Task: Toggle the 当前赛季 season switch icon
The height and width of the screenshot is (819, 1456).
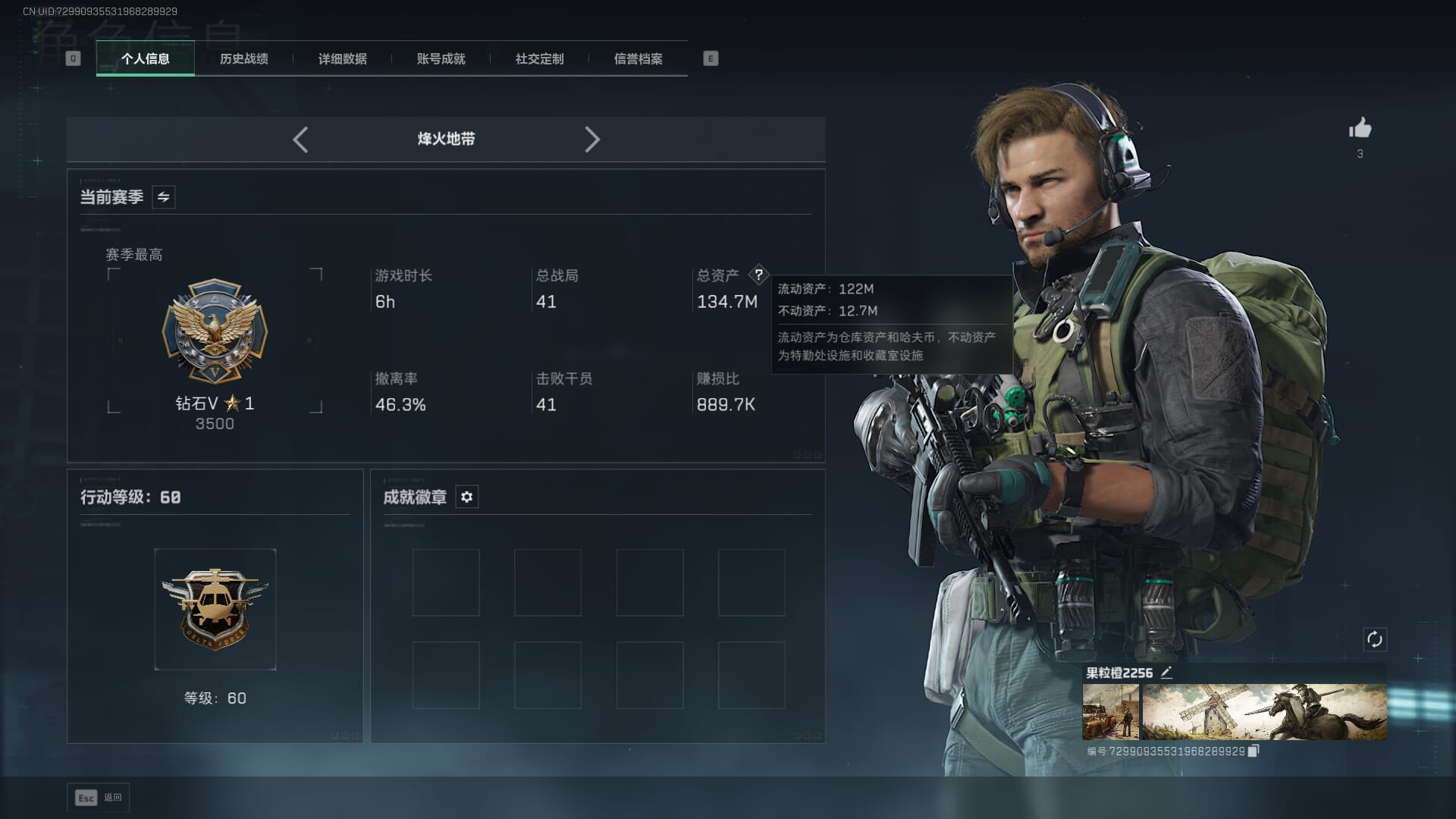Action: 163,197
